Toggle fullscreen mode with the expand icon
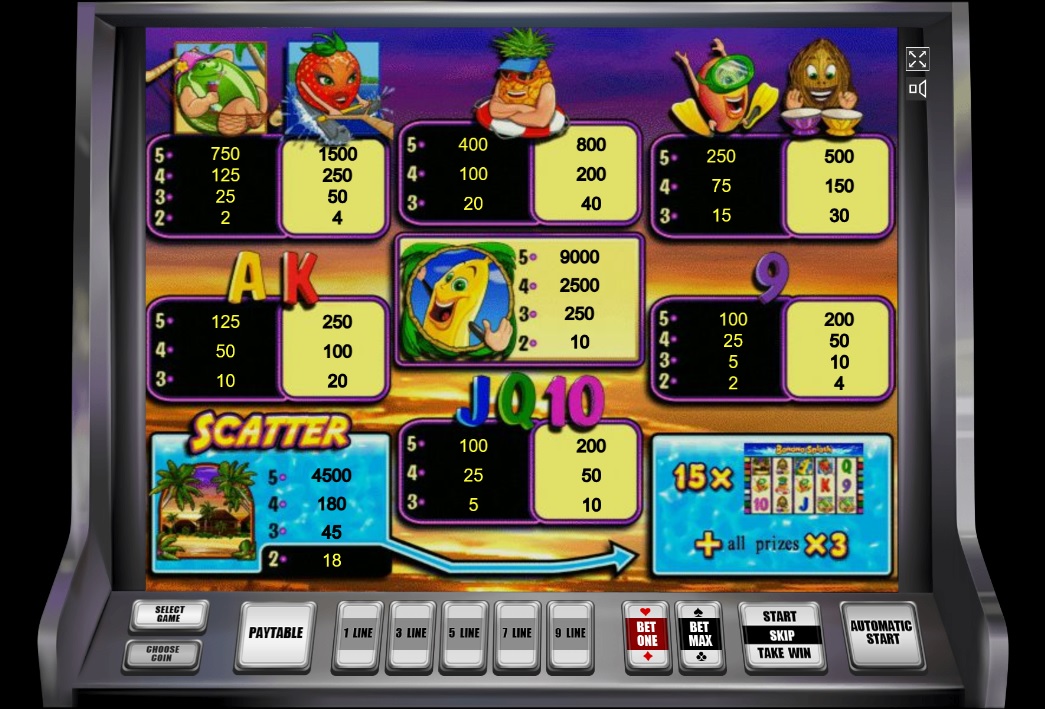This screenshot has width=1045, height=709. pyautogui.click(x=917, y=59)
